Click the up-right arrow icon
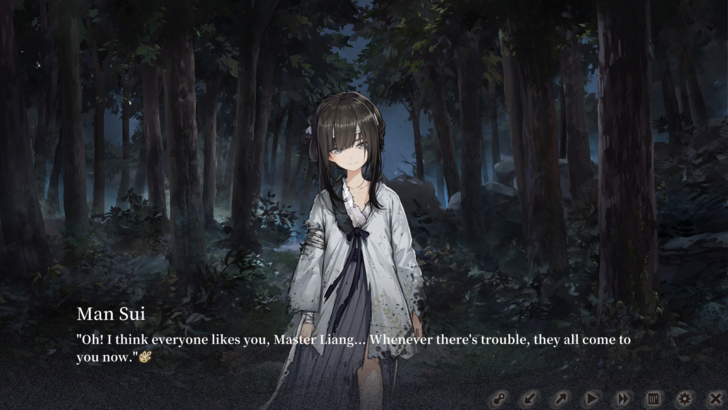Viewport: 728px width, 410px height. tap(561, 398)
